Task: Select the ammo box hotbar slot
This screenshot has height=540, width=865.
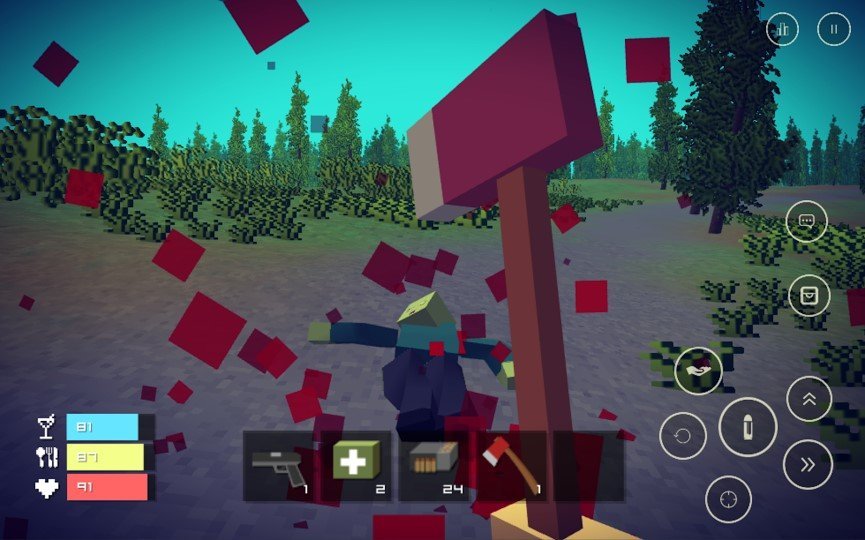Action: pos(433,466)
